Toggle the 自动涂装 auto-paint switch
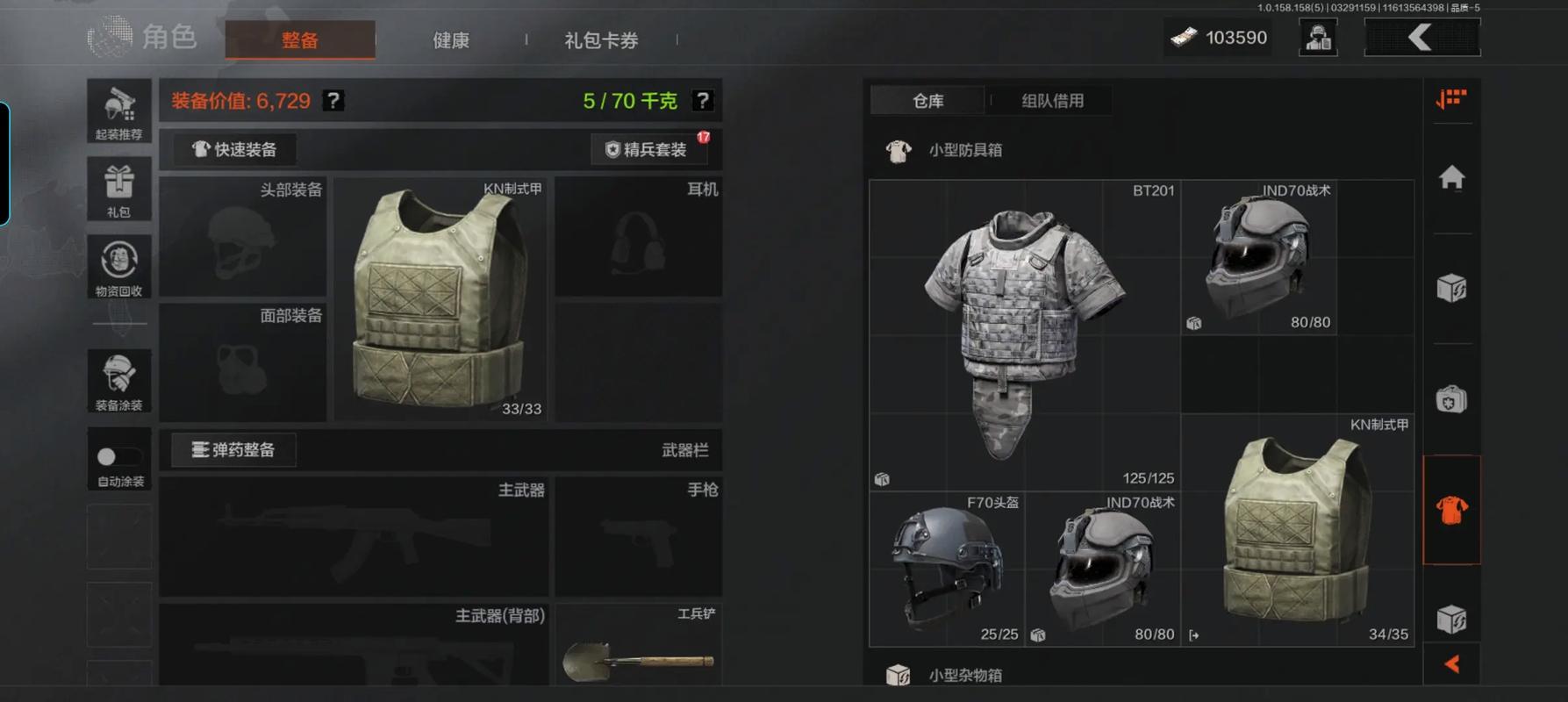The height and width of the screenshot is (702, 1568). coord(118,456)
